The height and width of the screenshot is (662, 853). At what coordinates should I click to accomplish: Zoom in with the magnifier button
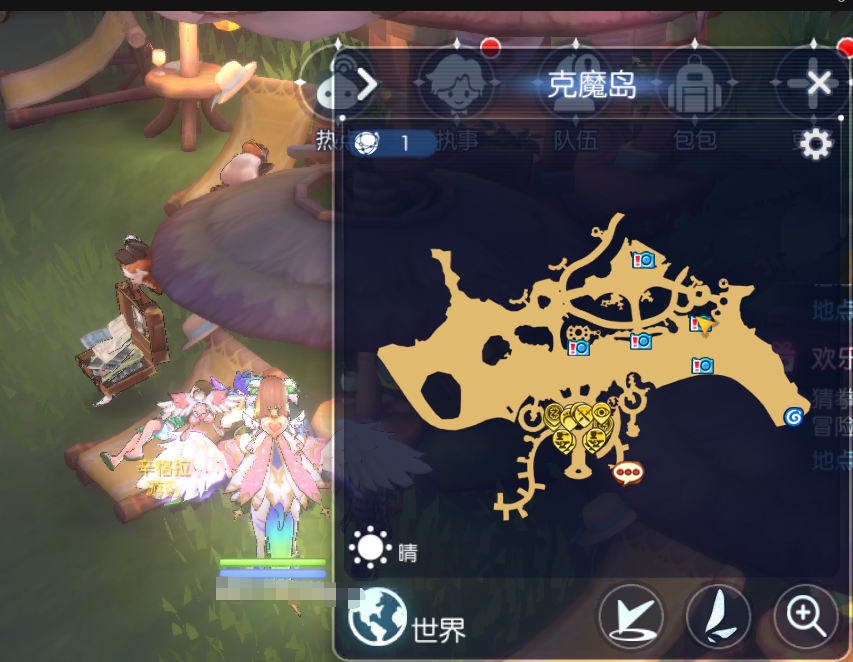click(806, 615)
